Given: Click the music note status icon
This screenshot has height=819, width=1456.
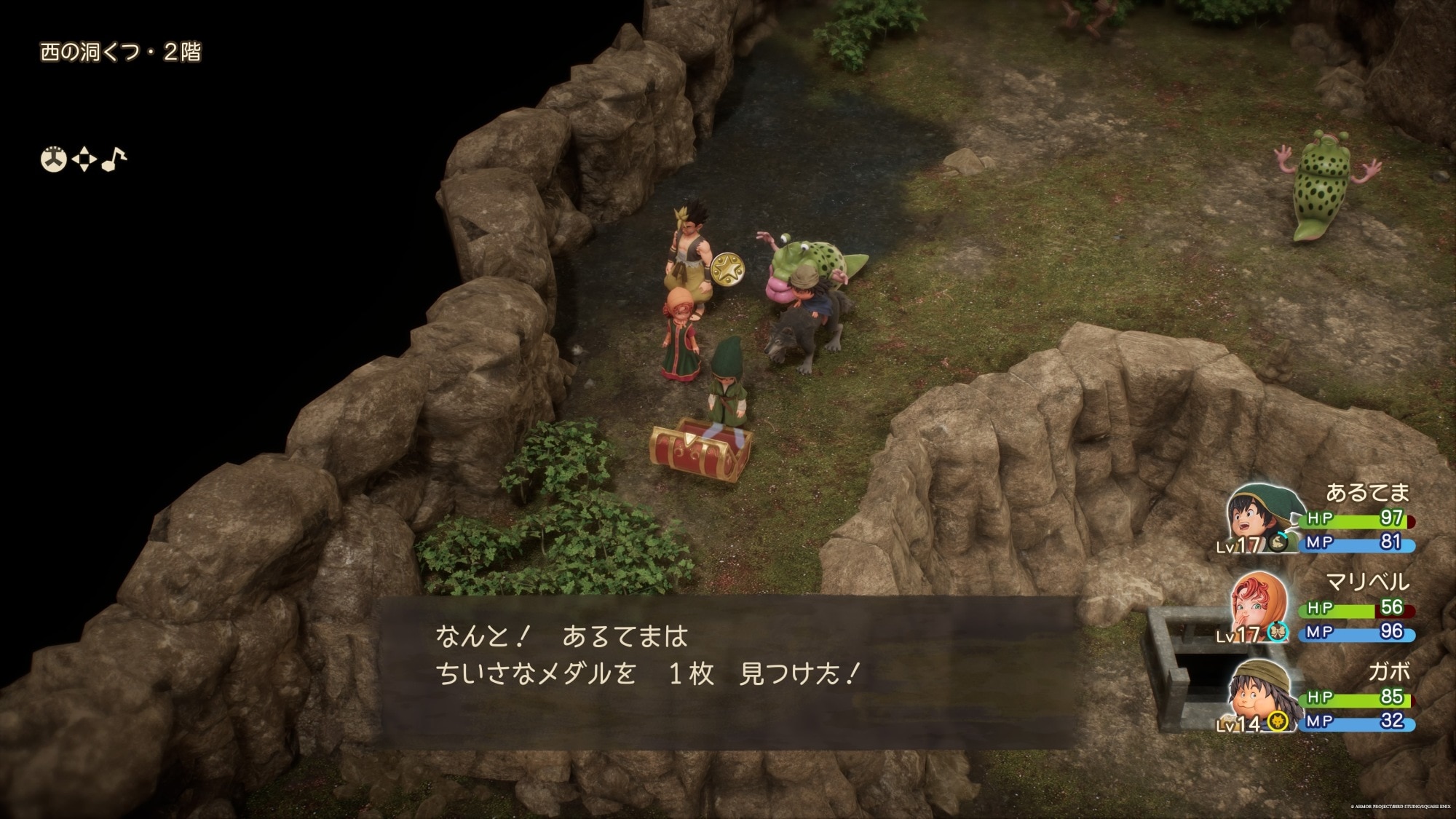Looking at the screenshot, I should (114, 159).
